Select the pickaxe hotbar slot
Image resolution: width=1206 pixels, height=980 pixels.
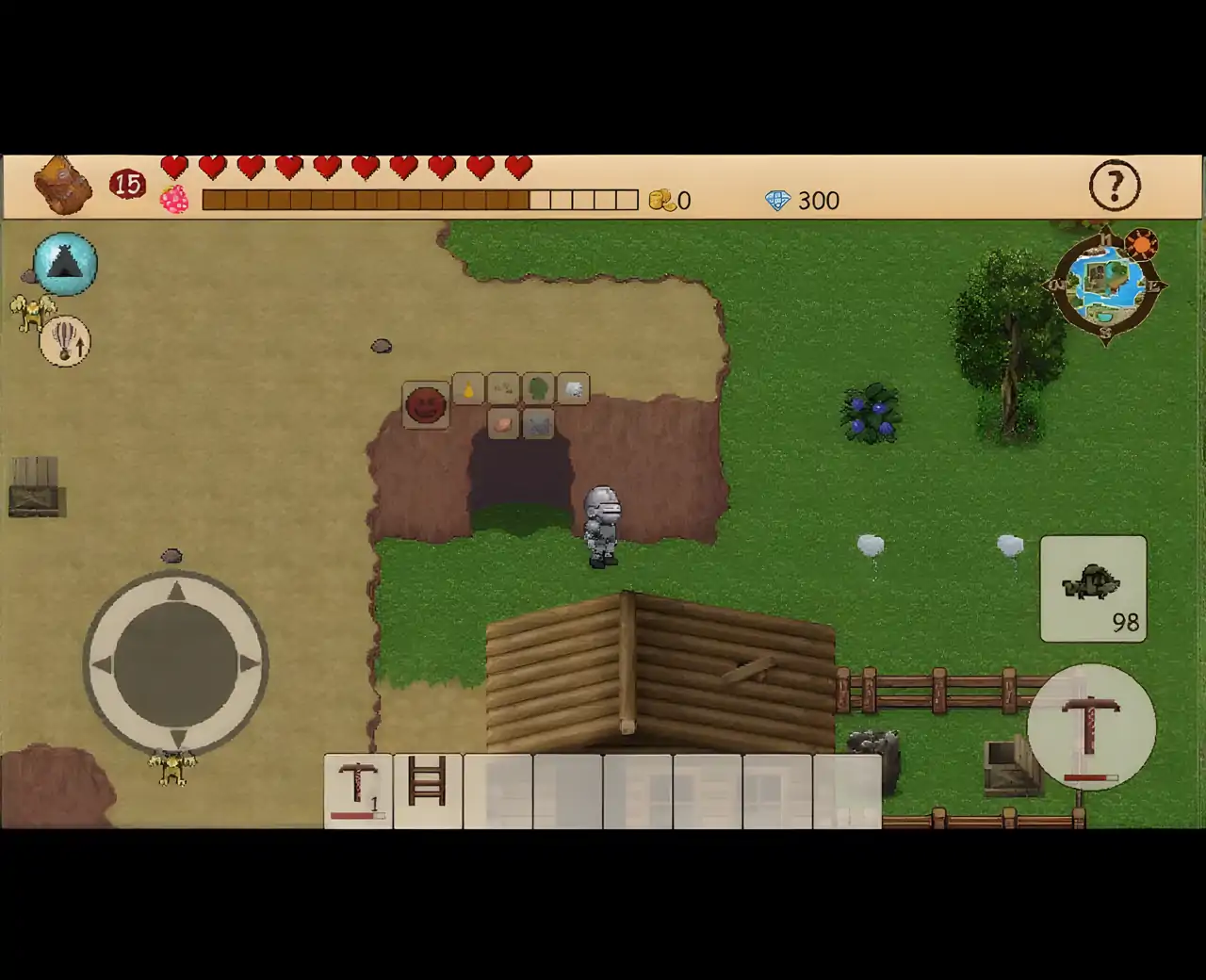click(x=359, y=790)
